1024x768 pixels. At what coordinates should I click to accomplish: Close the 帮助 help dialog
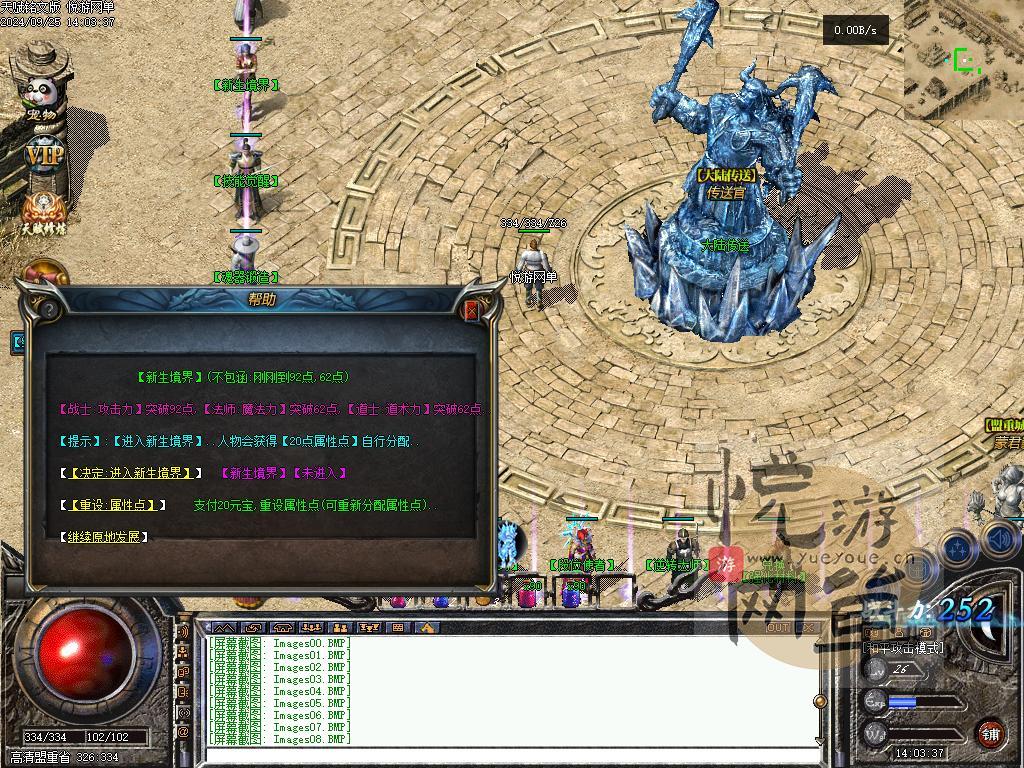pyautogui.click(x=472, y=311)
